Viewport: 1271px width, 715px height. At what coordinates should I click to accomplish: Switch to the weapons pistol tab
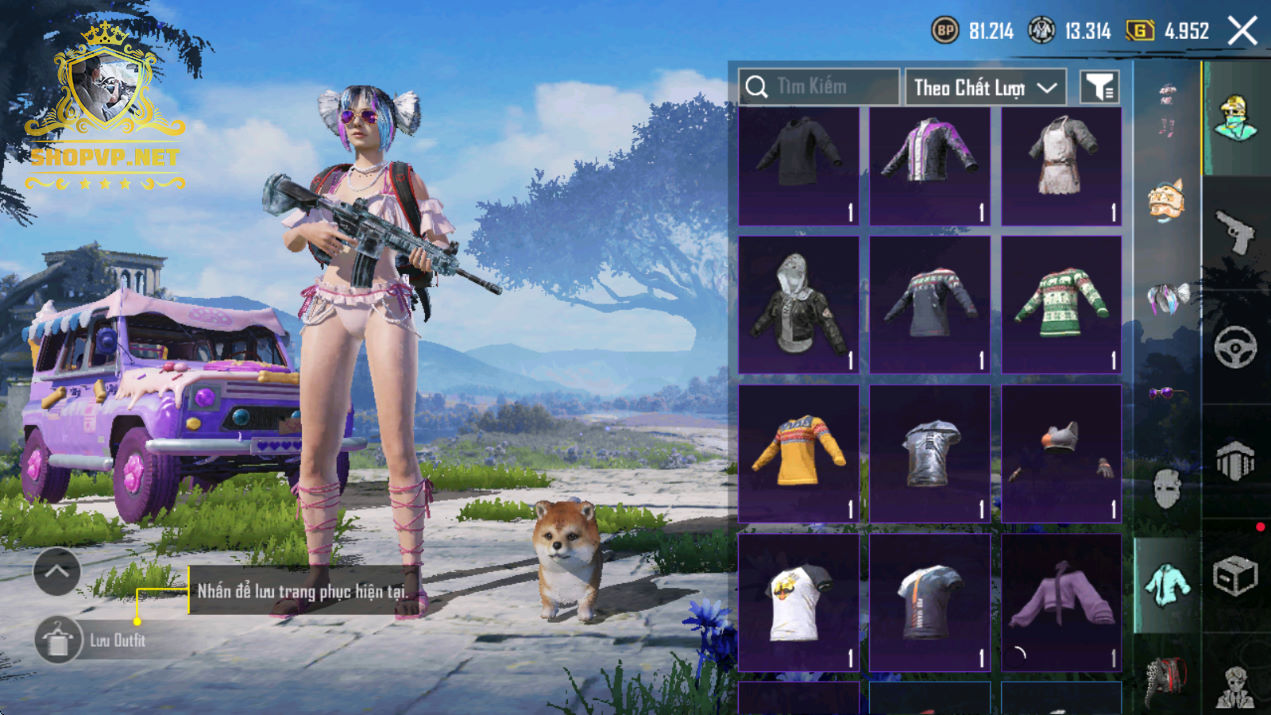[1236, 233]
